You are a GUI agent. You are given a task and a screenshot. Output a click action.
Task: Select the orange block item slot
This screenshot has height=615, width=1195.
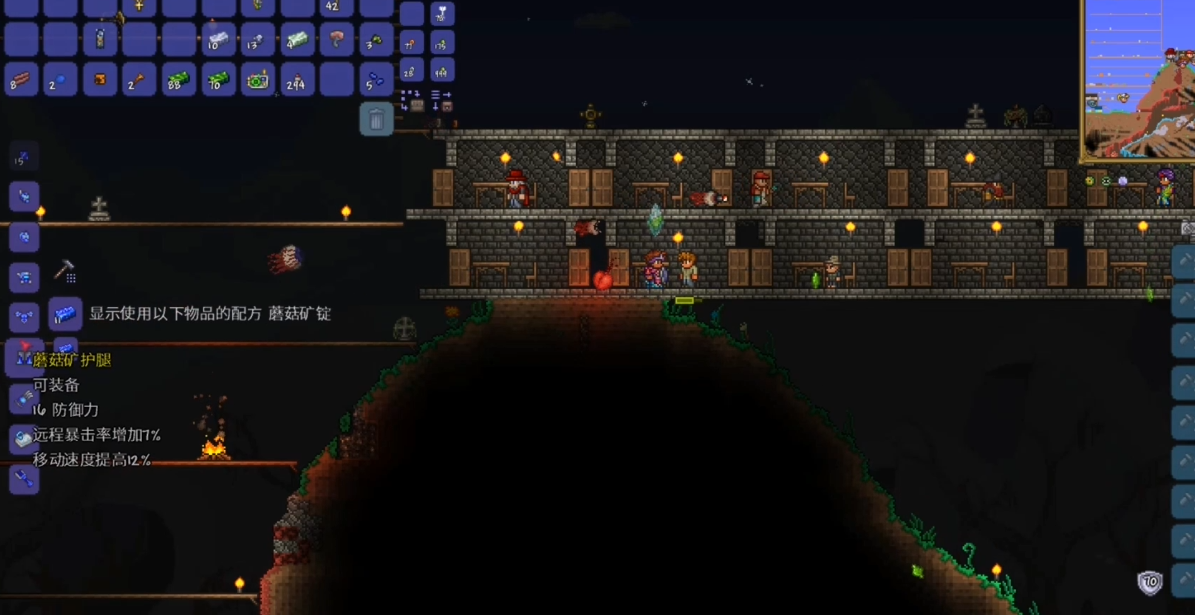(100, 79)
